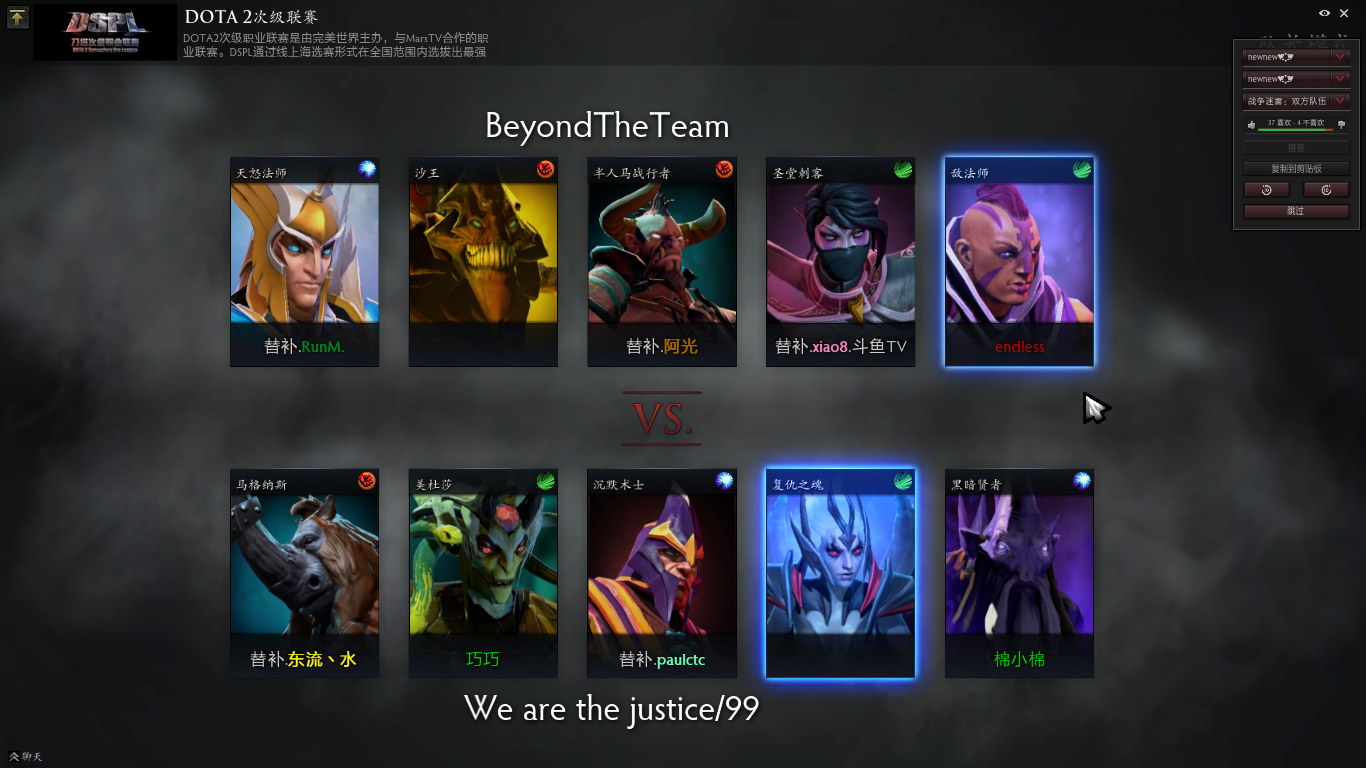This screenshot has height=768, width=1366.
Task: Click the up-arrow collapse button beside the DSPL banner
Action: (x=18, y=17)
